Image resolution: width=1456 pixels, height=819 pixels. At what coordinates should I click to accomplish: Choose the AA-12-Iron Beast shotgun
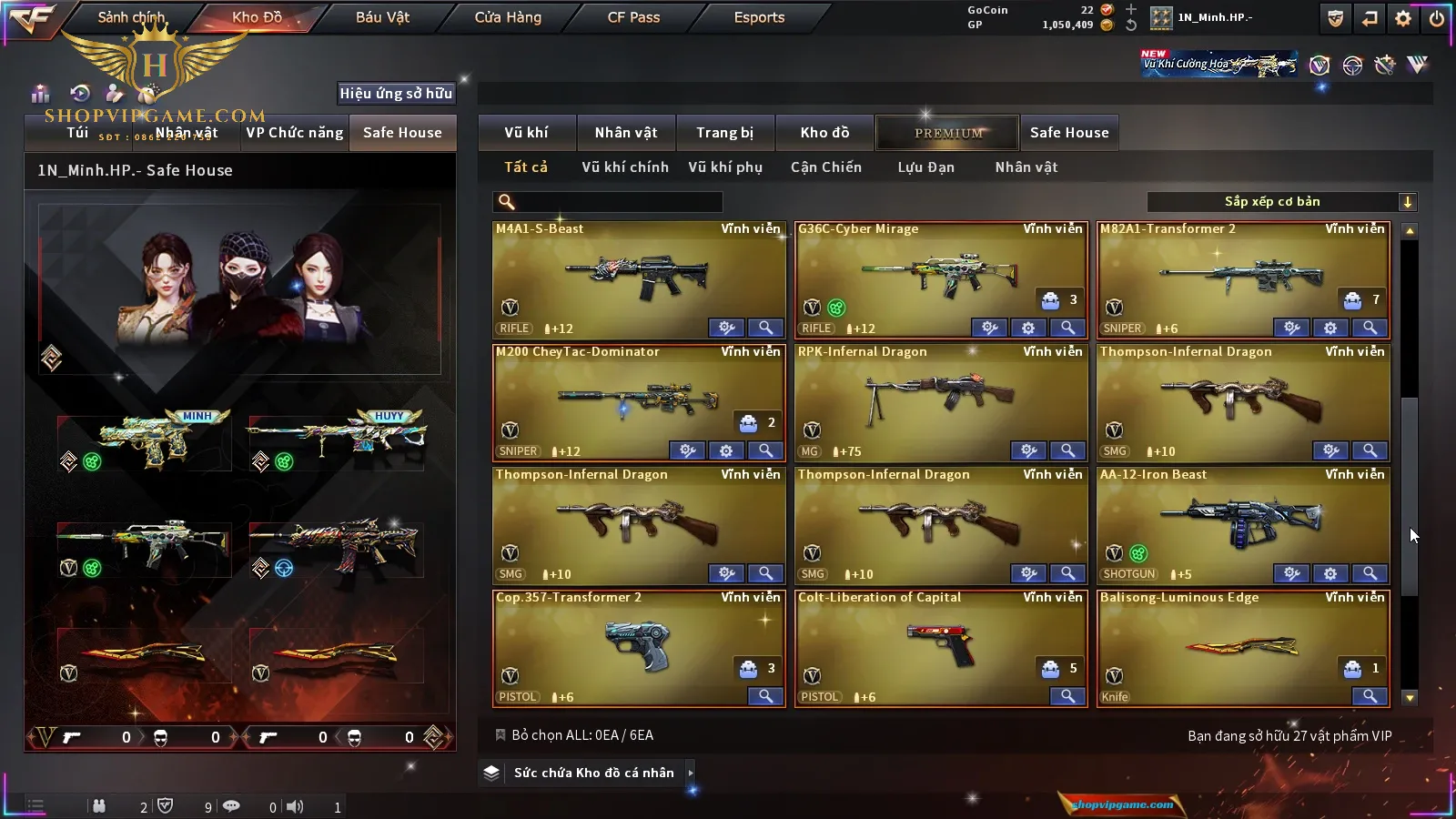click(x=1243, y=521)
